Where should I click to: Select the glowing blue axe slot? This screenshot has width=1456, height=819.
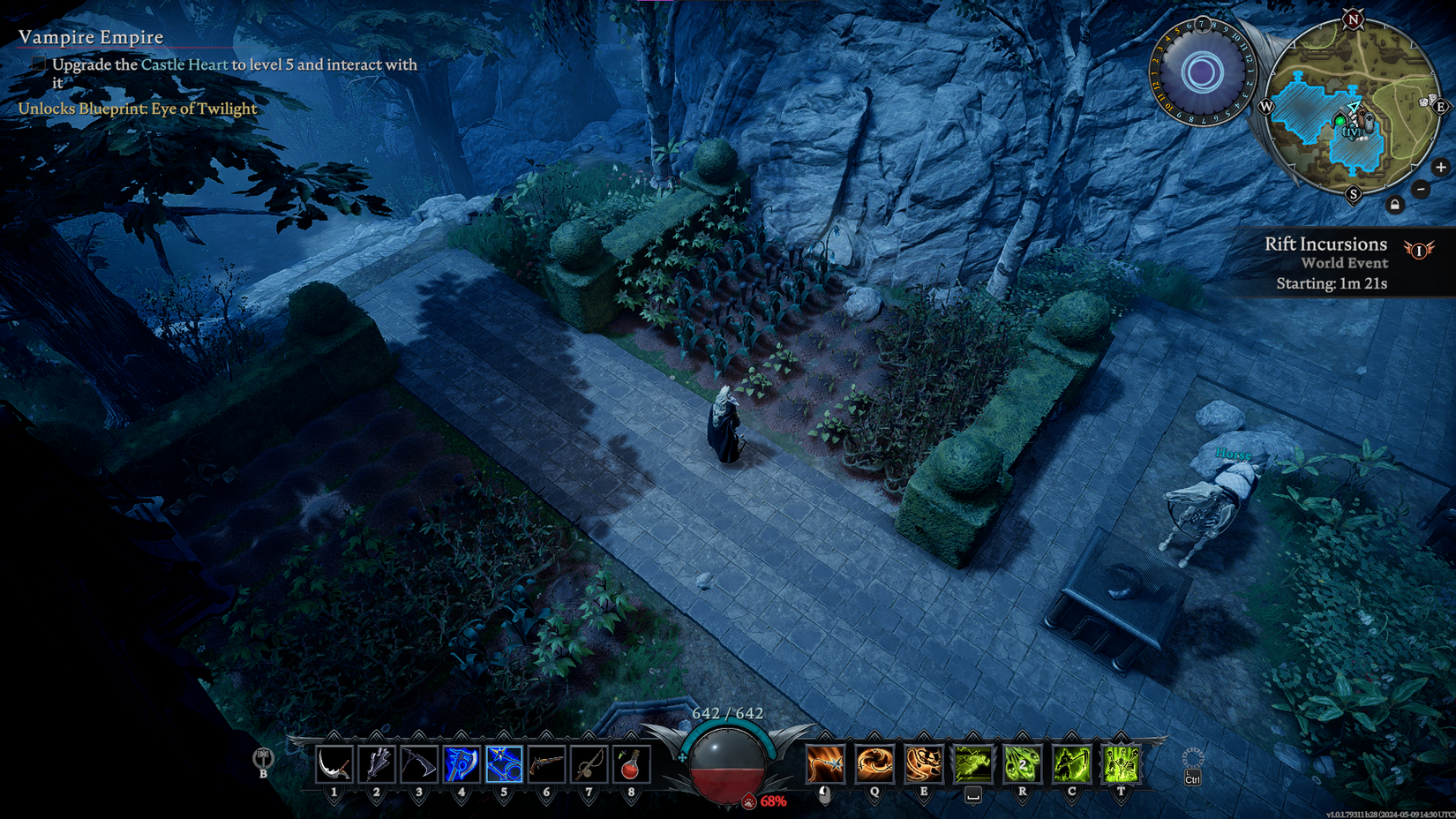pos(462,764)
